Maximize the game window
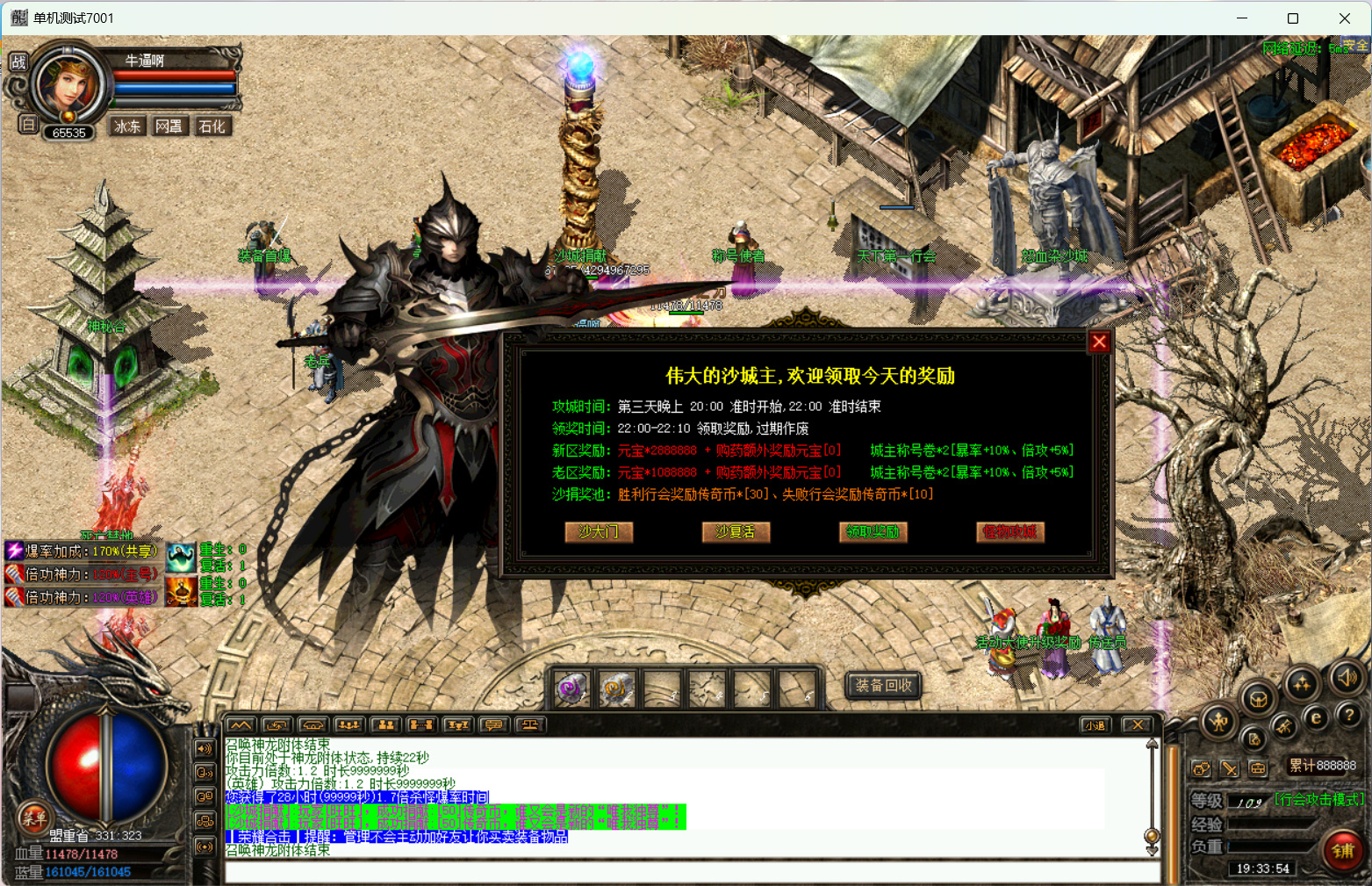 click(1292, 18)
